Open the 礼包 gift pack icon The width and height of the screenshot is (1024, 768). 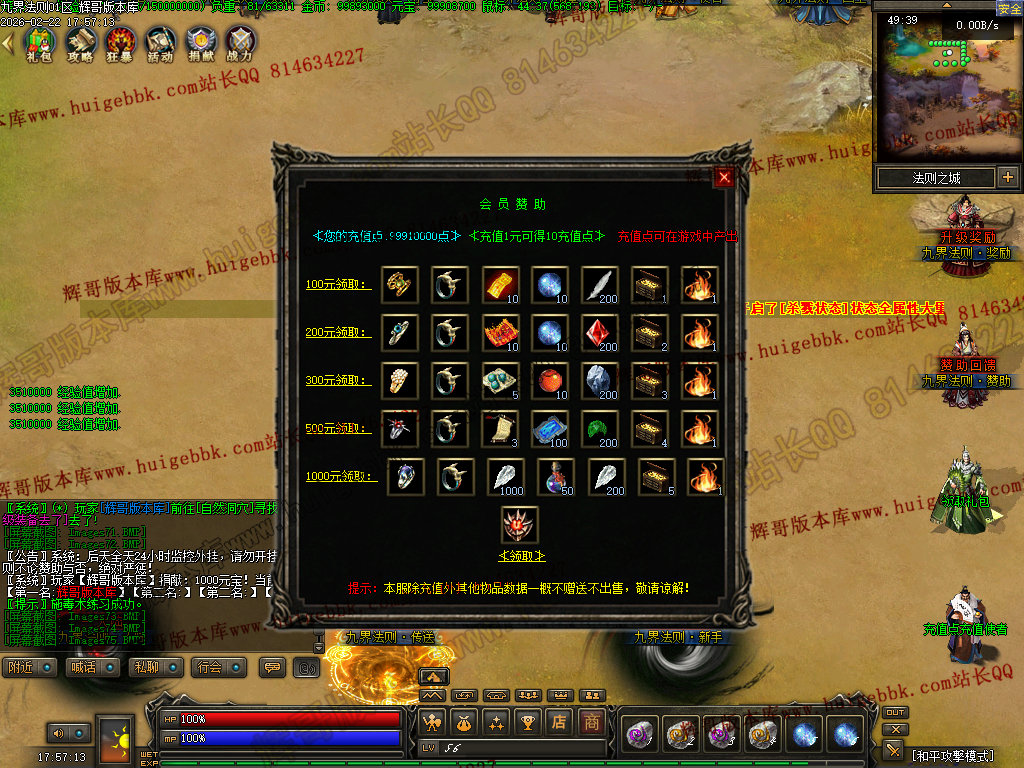(x=39, y=43)
